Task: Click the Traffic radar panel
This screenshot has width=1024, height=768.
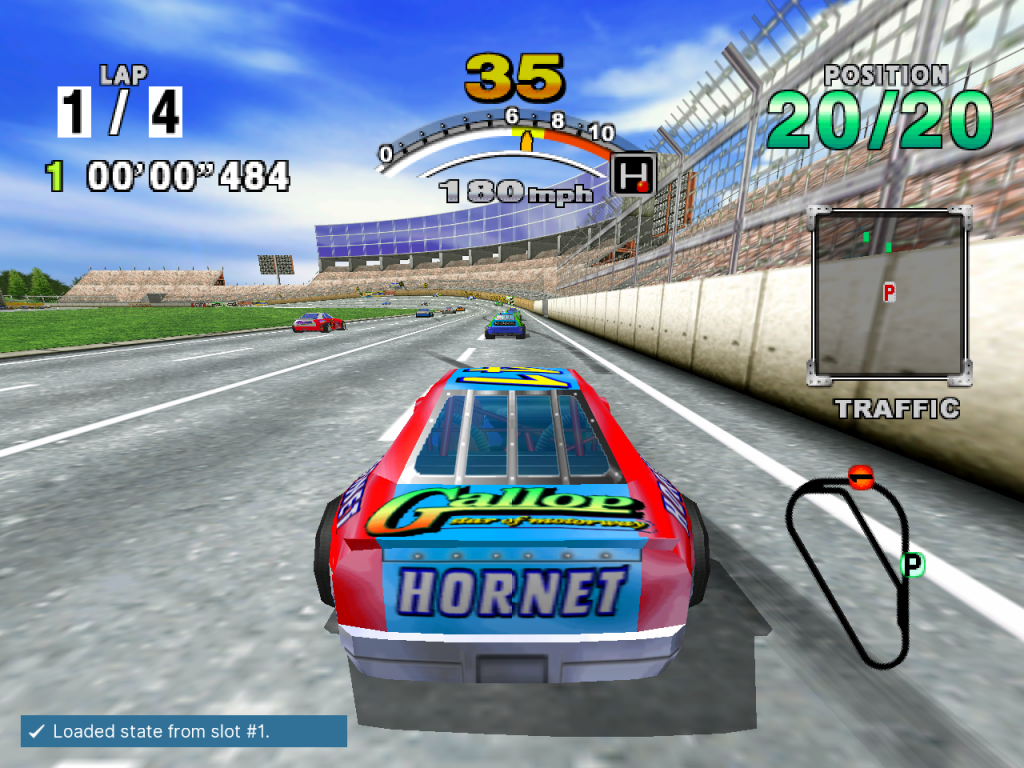Action: 889,296
